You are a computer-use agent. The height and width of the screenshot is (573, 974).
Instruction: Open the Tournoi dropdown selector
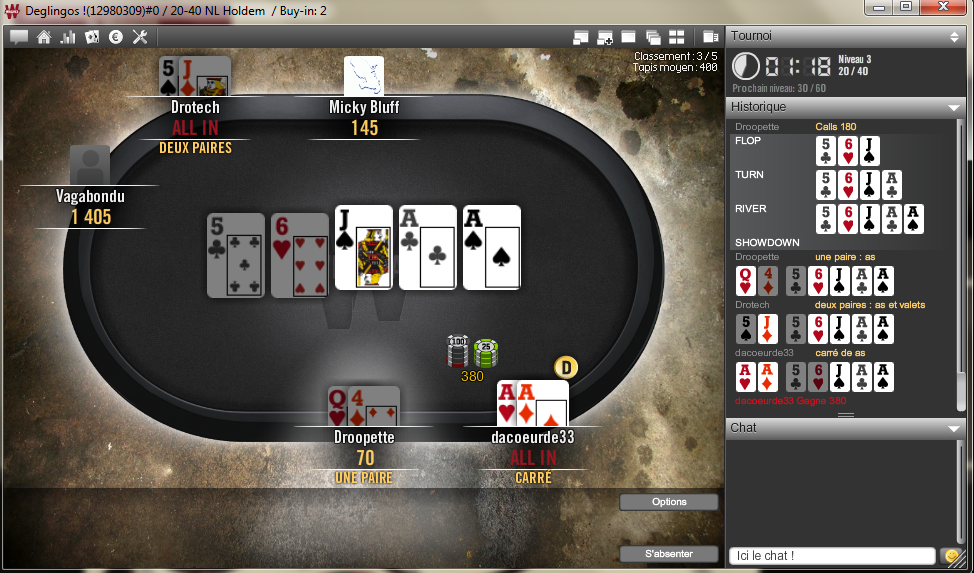click(x=954, y=36)
